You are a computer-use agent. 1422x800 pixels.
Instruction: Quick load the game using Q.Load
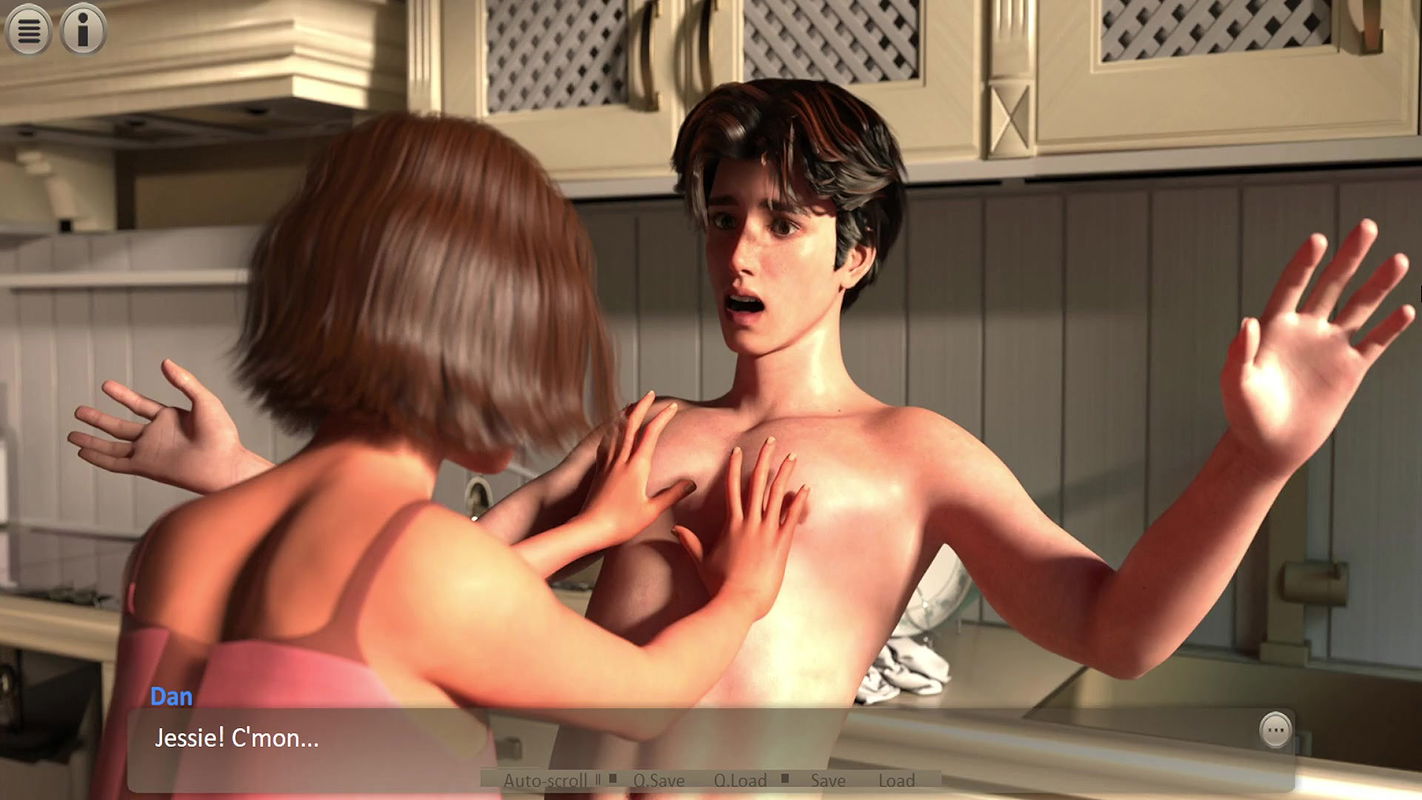(742, 779)
